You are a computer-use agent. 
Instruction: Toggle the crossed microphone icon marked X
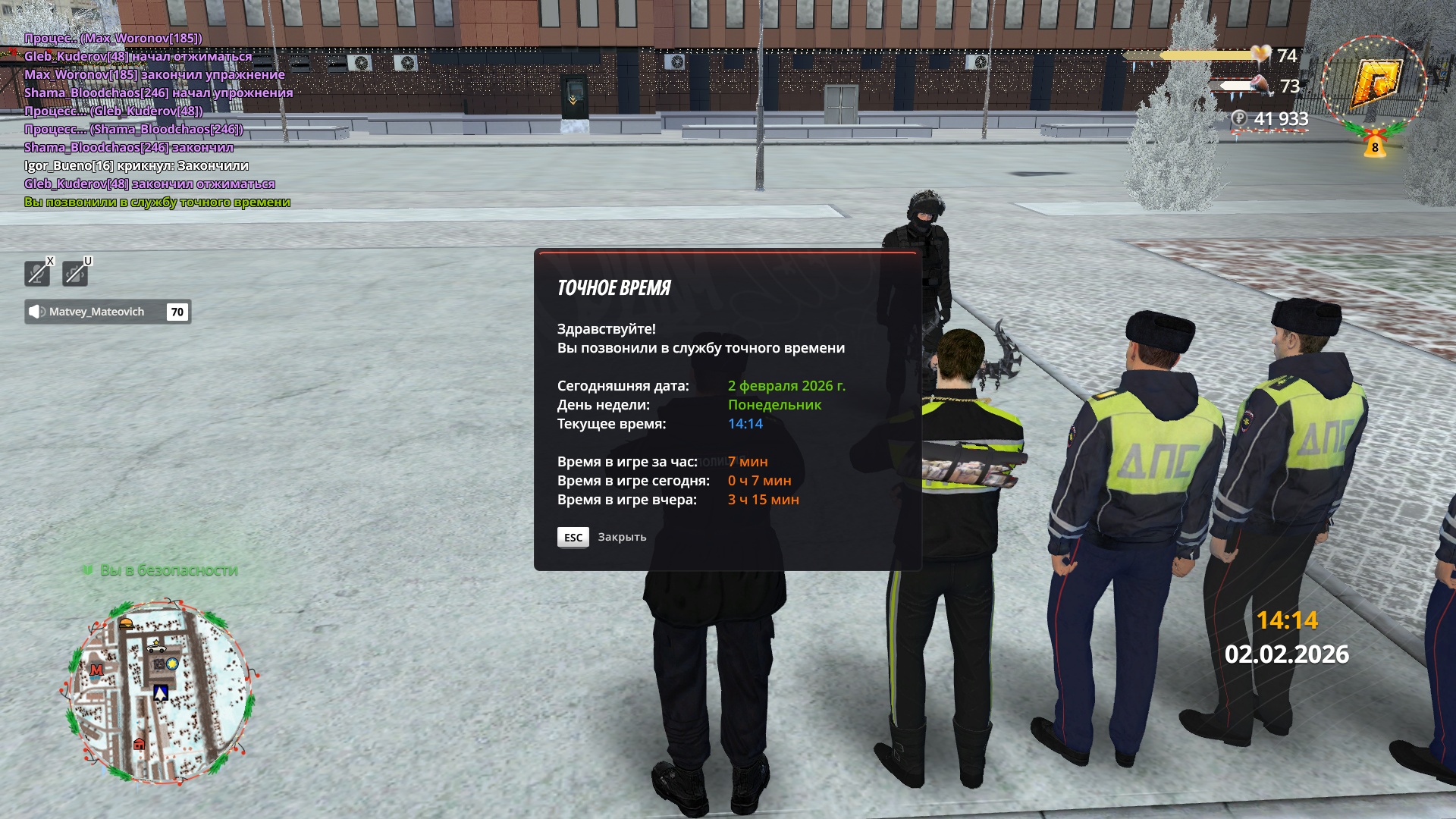(x=37, y=273)
